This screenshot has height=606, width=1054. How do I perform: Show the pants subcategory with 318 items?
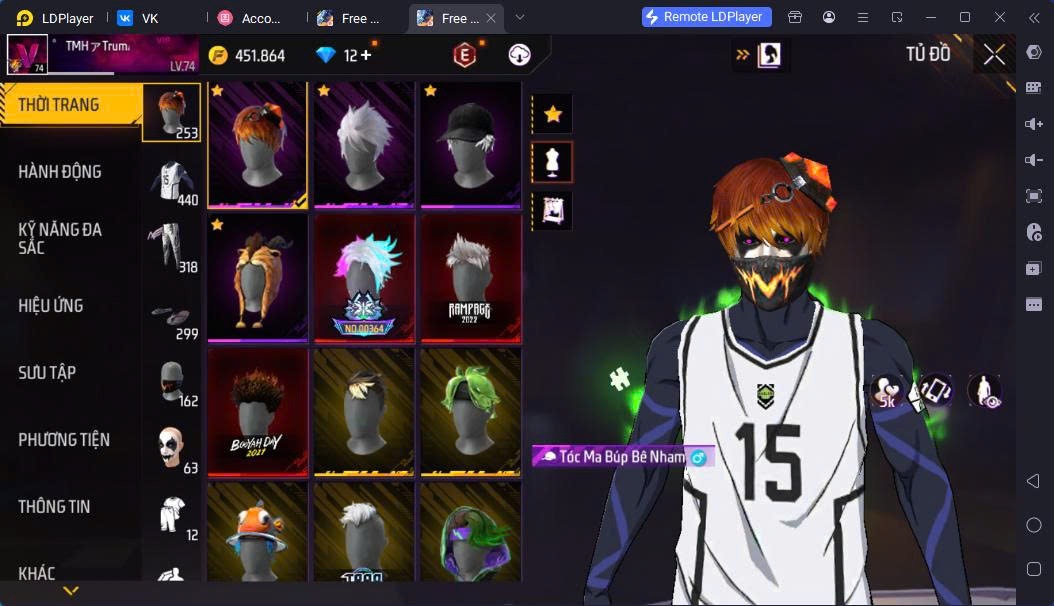click(172, 249)
